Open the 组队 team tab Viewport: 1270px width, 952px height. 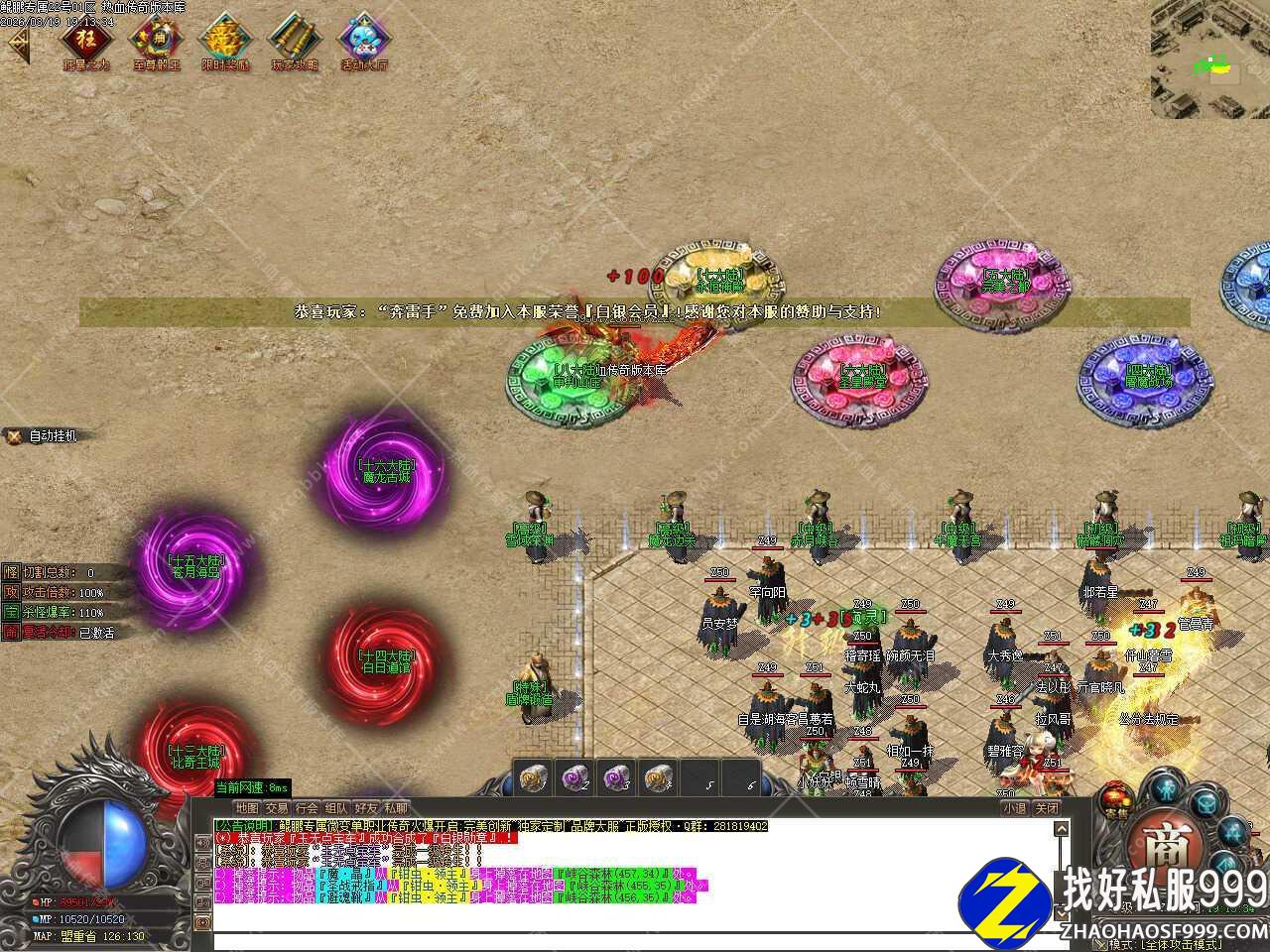tap(336, 808)
